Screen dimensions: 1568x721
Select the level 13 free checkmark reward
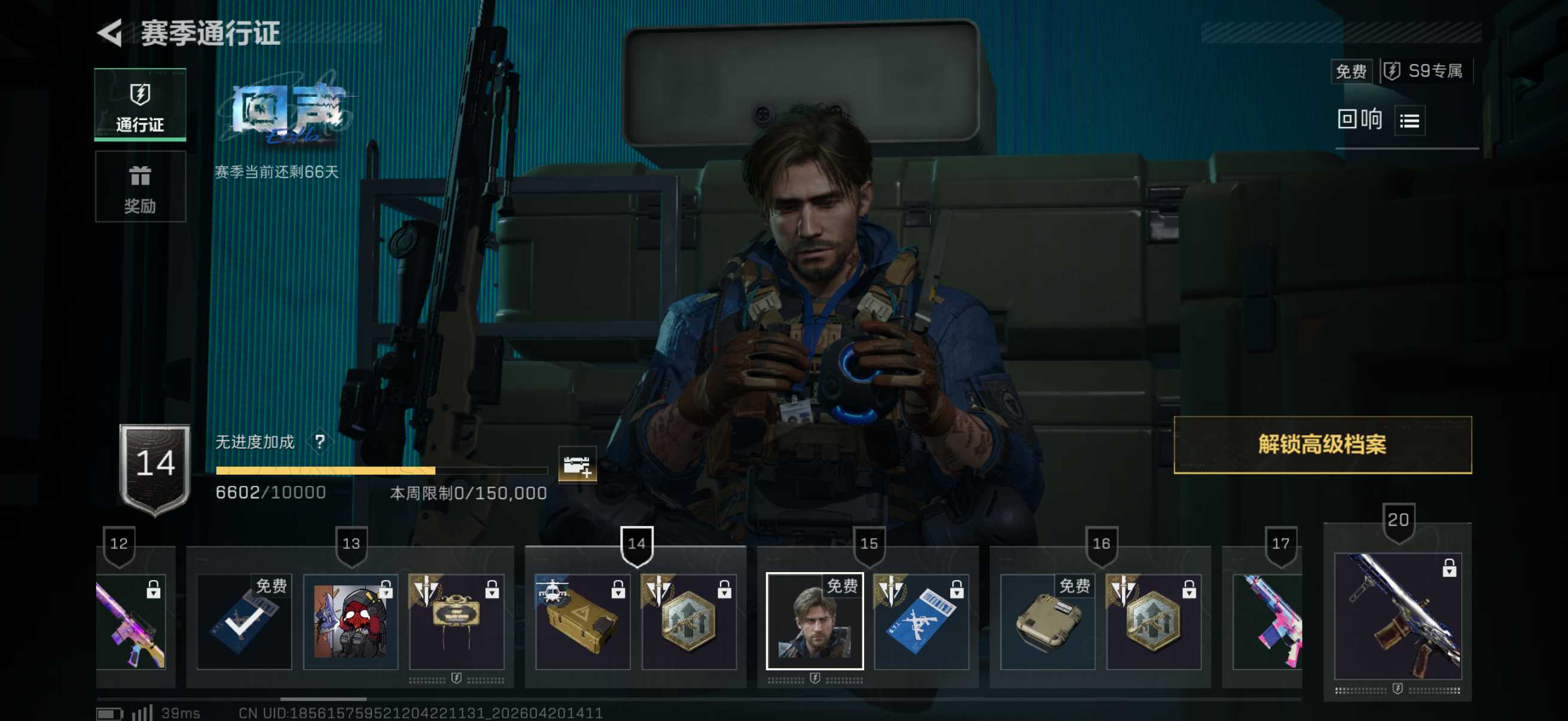click(244, 621)
